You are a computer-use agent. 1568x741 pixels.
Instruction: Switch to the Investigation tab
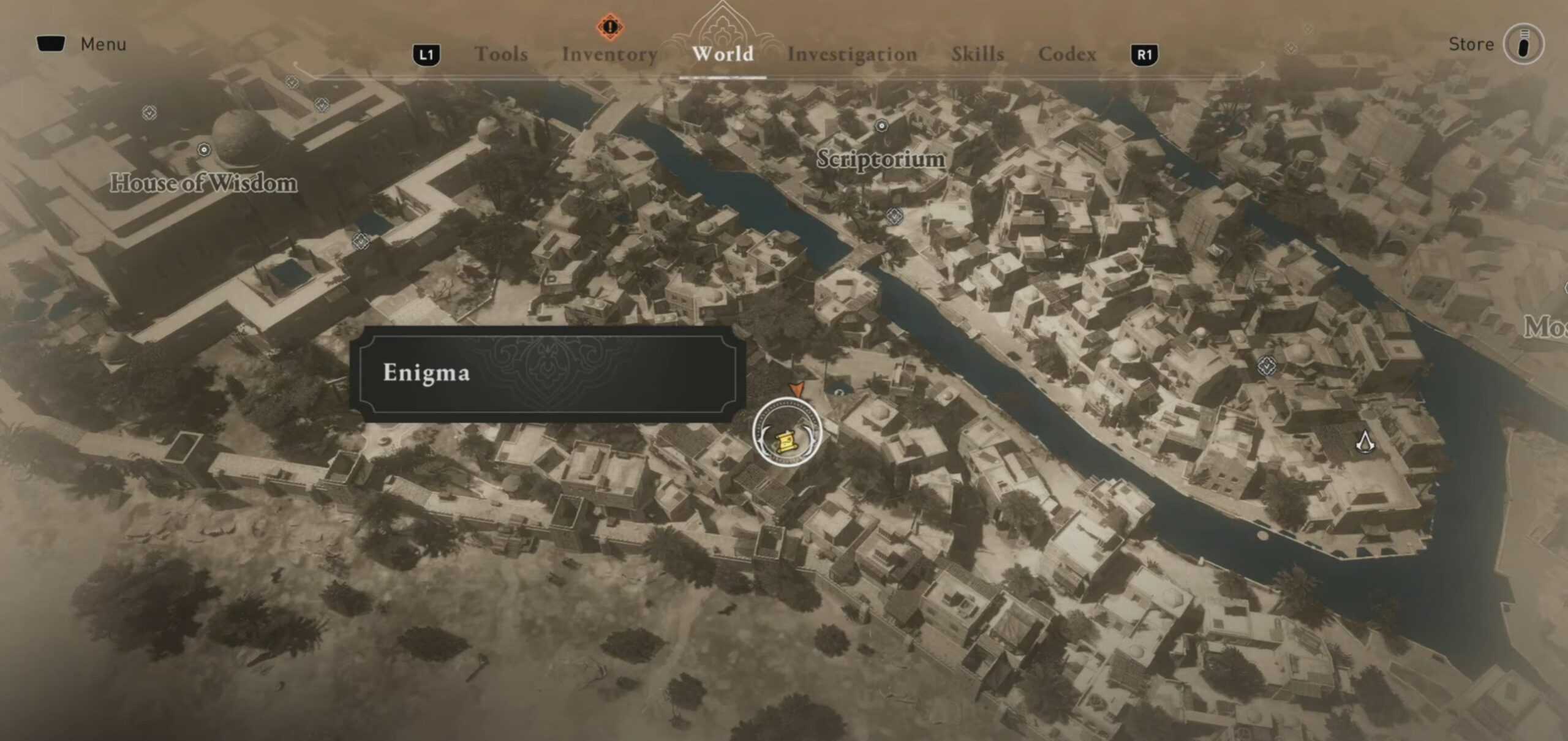click(x=853, y=55)
